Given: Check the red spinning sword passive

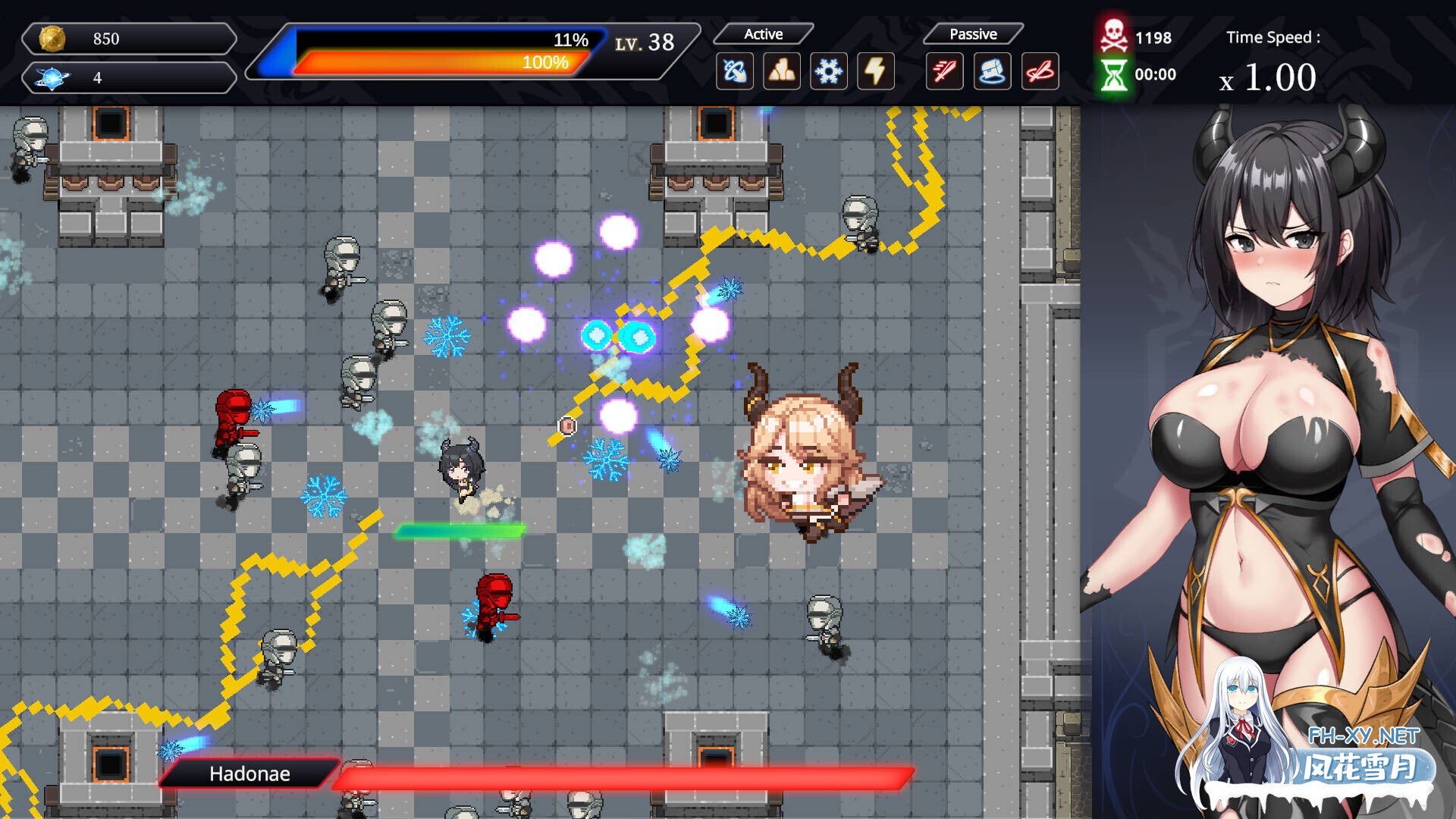Looking at the screenshot, I should pos(1040,72).
